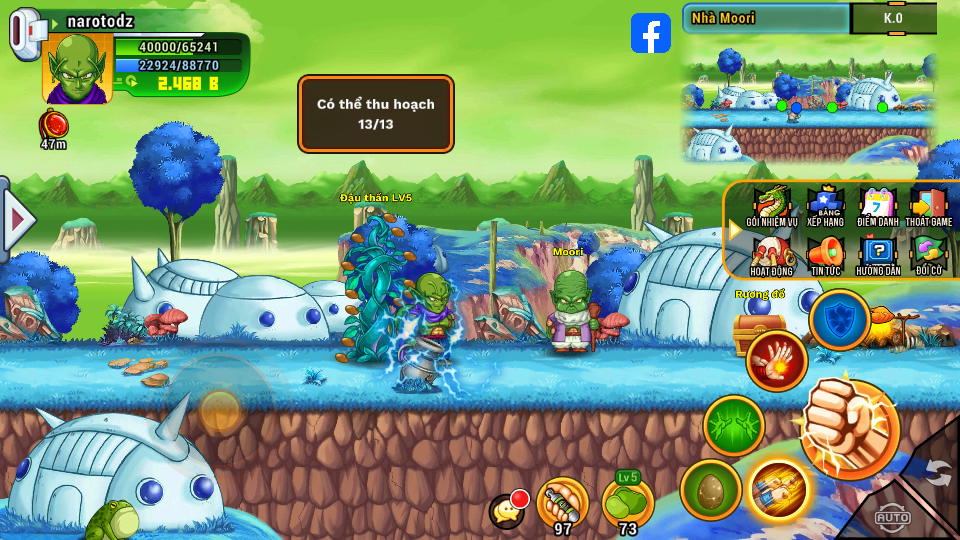
Task: Open the Hướng Dẫn guide
Action: (x=879, y=254)
